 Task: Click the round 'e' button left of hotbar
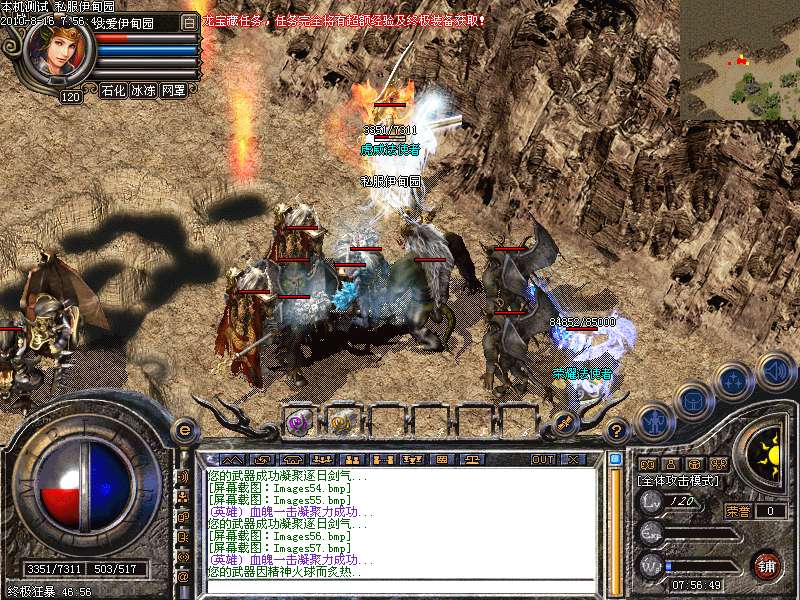click(184, 430)
